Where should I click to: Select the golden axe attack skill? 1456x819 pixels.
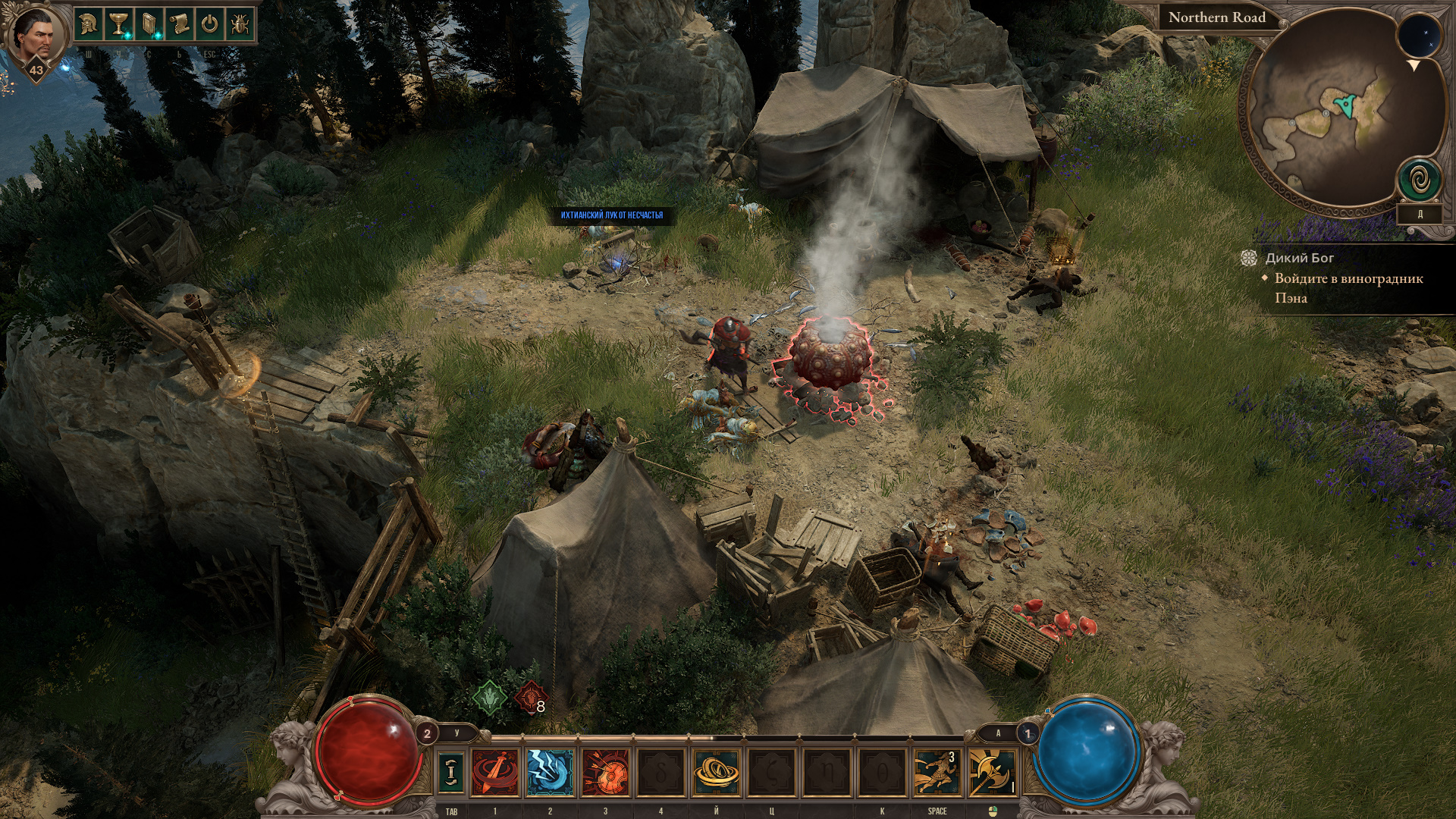(992, 772)
